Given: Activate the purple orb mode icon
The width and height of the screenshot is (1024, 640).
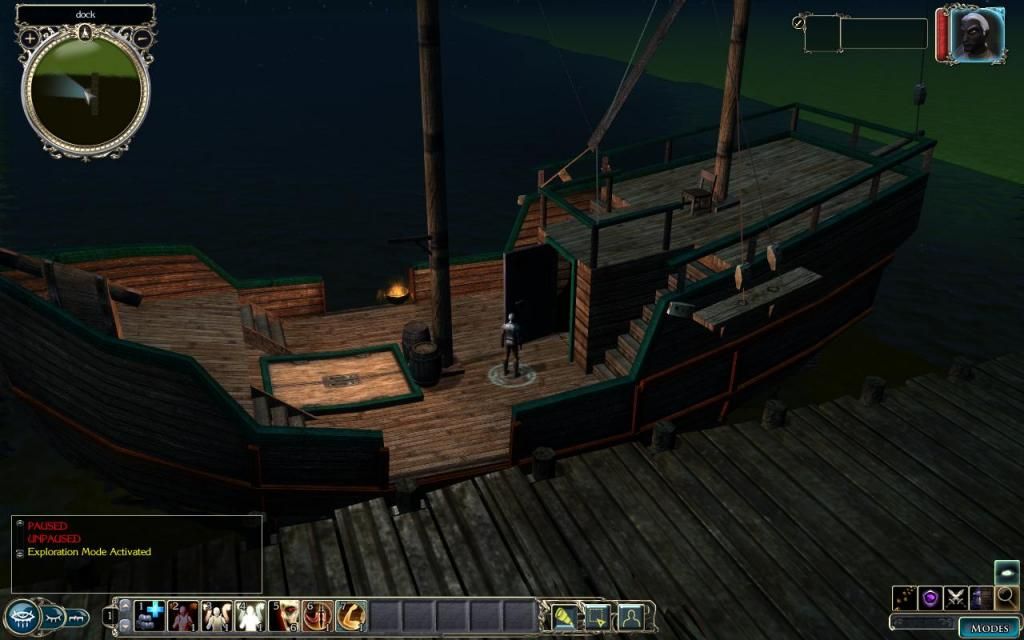Looking at the screenshot, I should click(931, 598).
